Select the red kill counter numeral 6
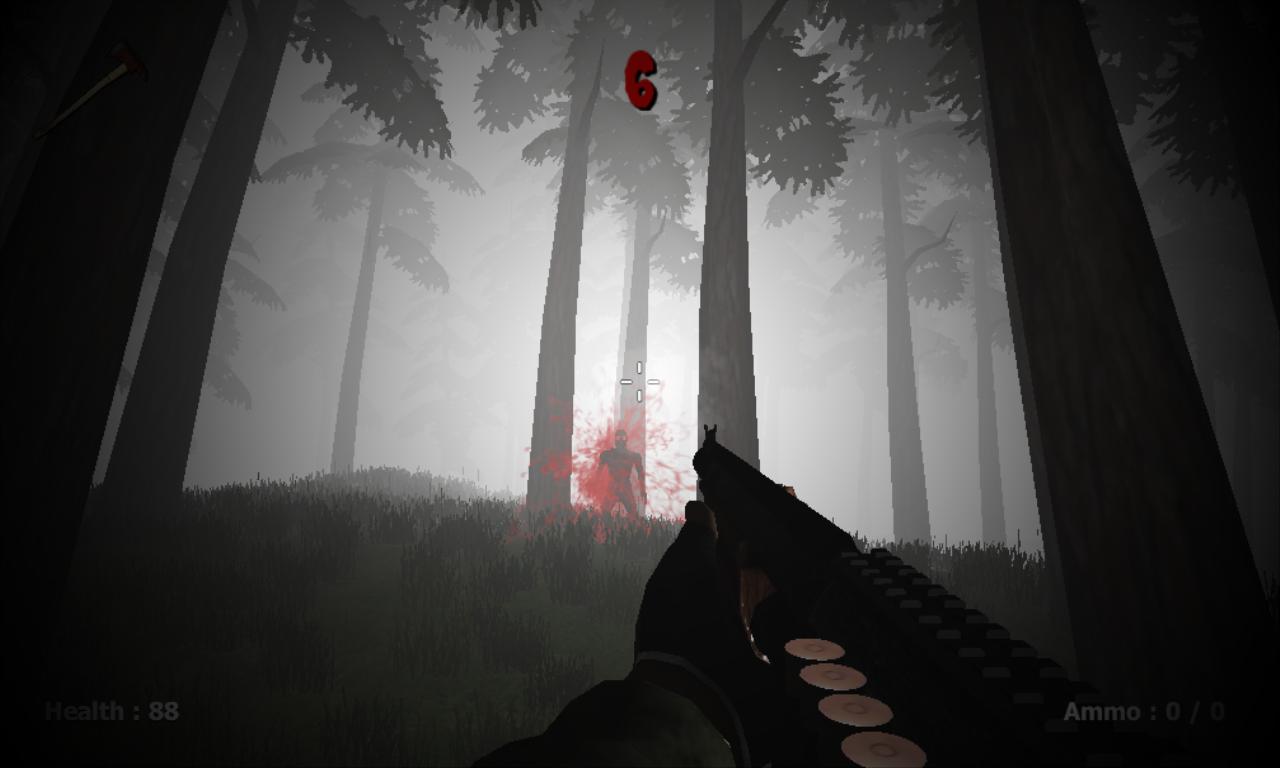The height and width of the screenshot is (768, 1280). pos(640,80)
